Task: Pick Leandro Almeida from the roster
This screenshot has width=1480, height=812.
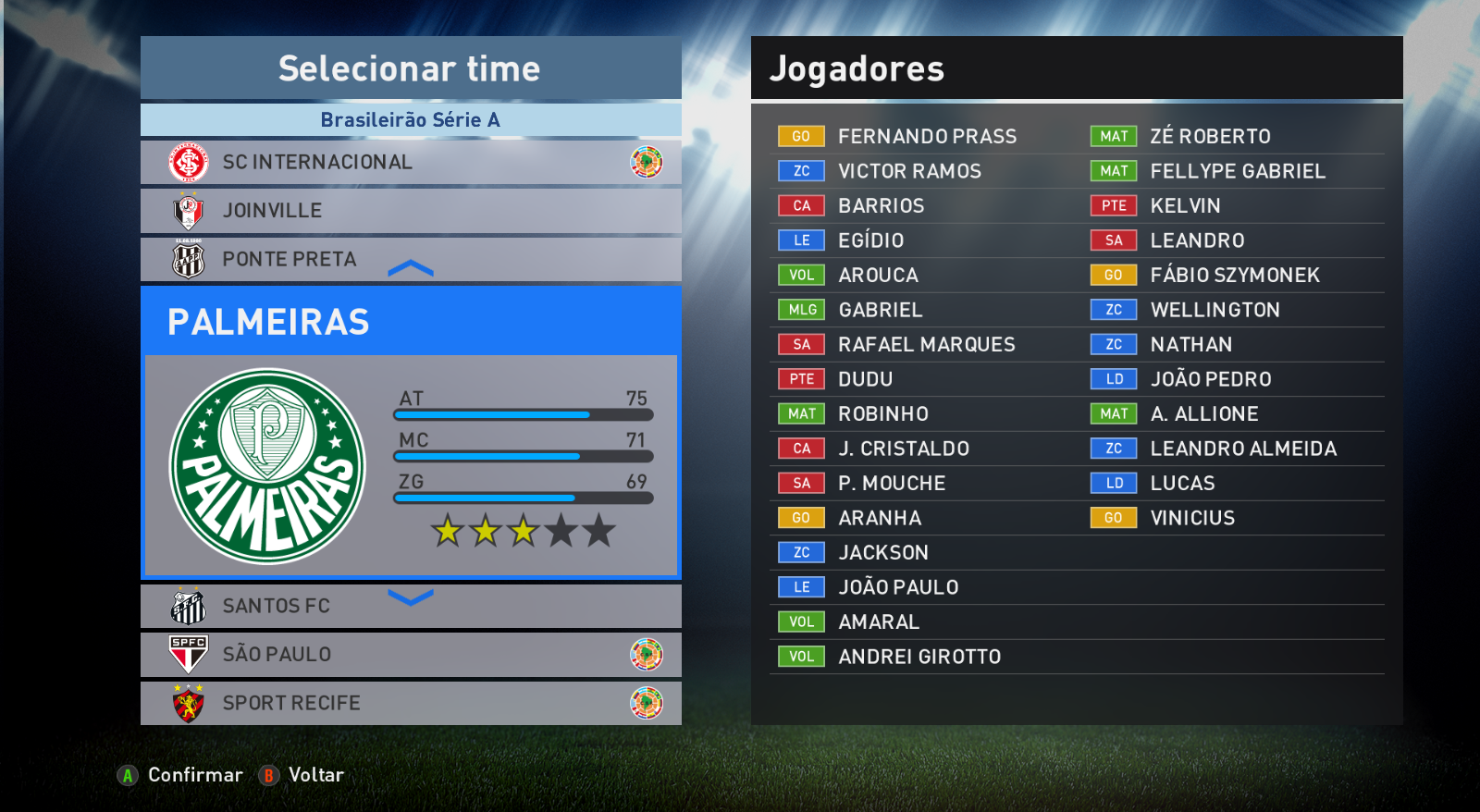Action: [1243, 449]
